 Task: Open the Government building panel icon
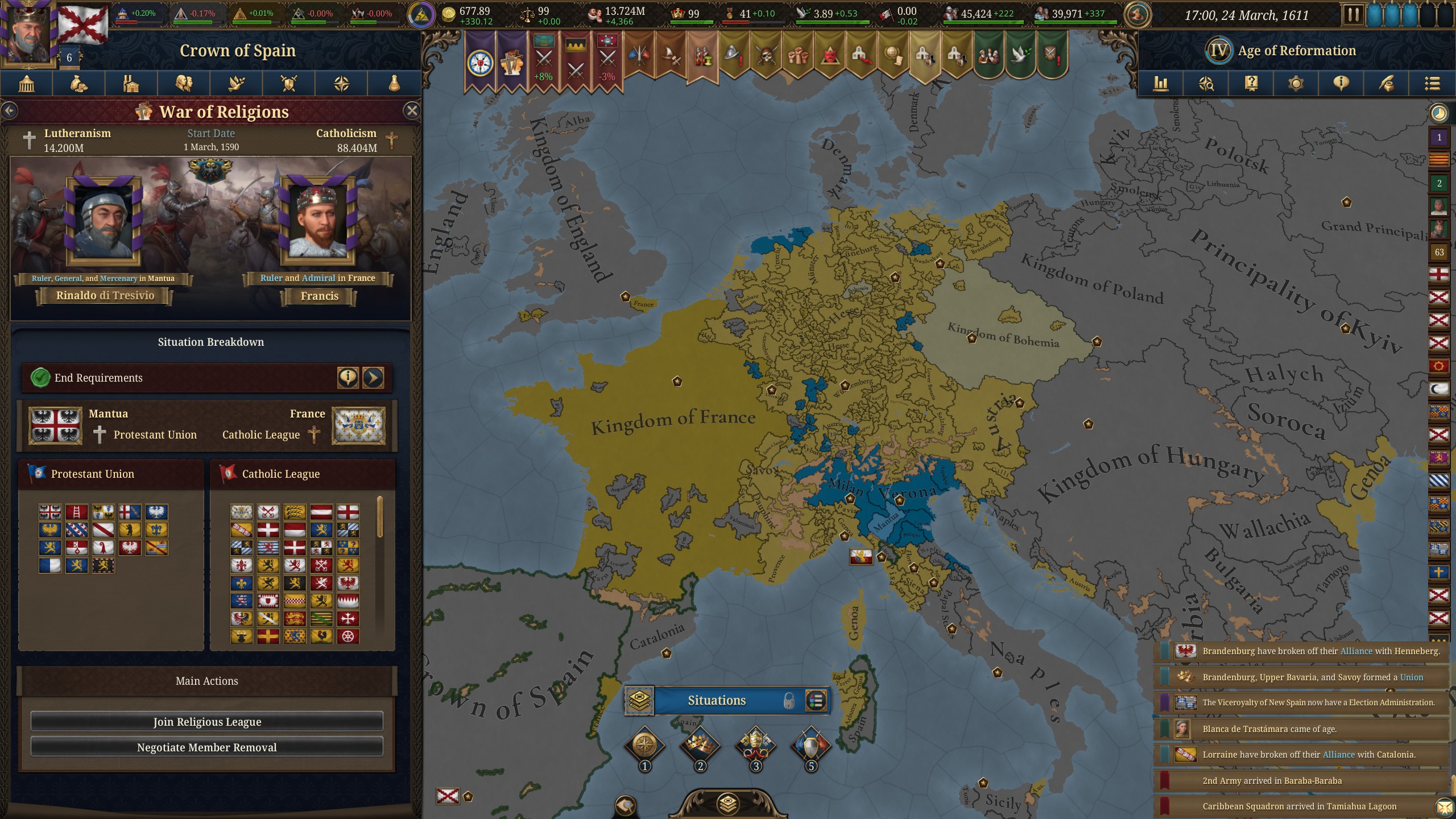26,84
